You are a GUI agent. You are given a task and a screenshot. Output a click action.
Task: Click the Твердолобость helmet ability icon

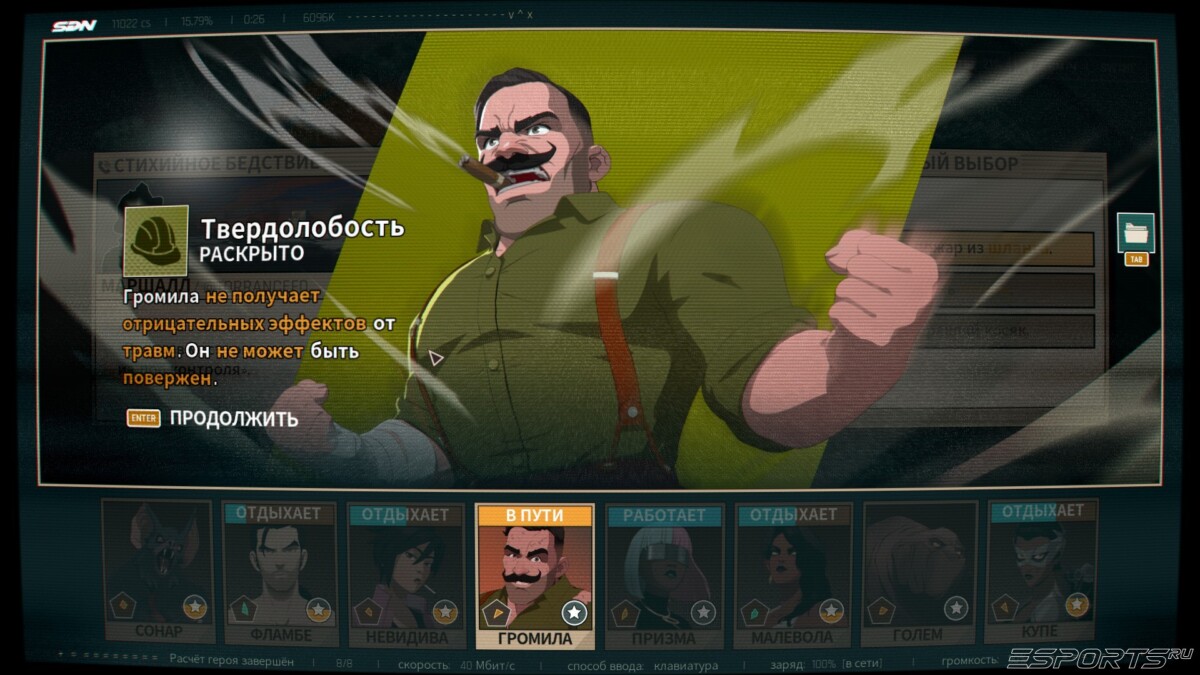[x=155, y=240]
